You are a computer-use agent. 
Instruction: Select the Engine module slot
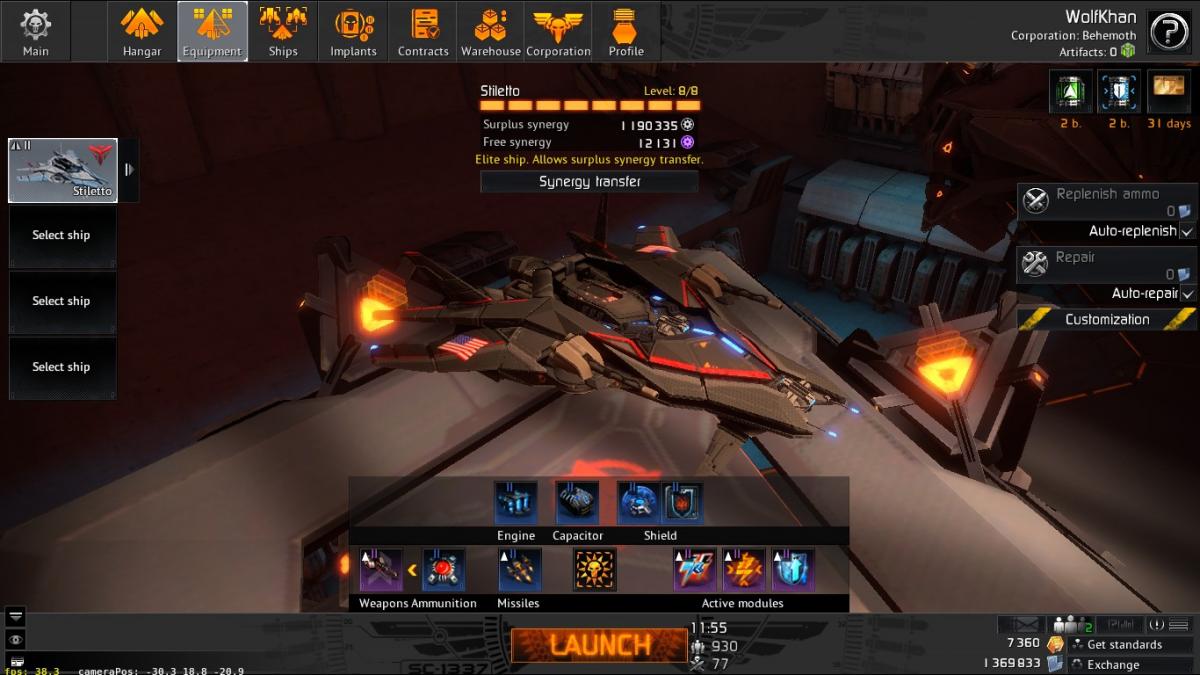(516, 503)
